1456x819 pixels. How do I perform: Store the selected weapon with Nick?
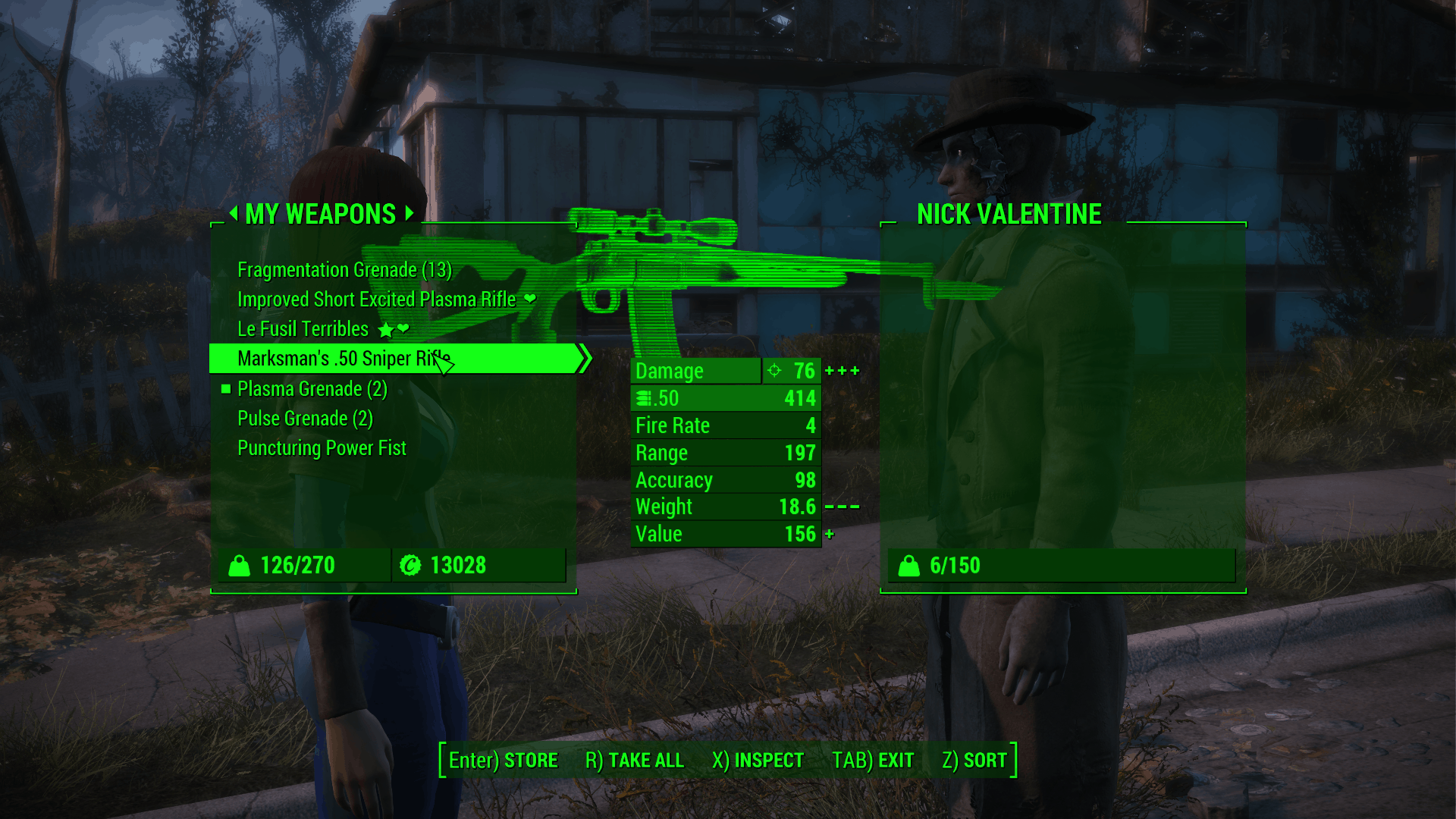point(503,760)
